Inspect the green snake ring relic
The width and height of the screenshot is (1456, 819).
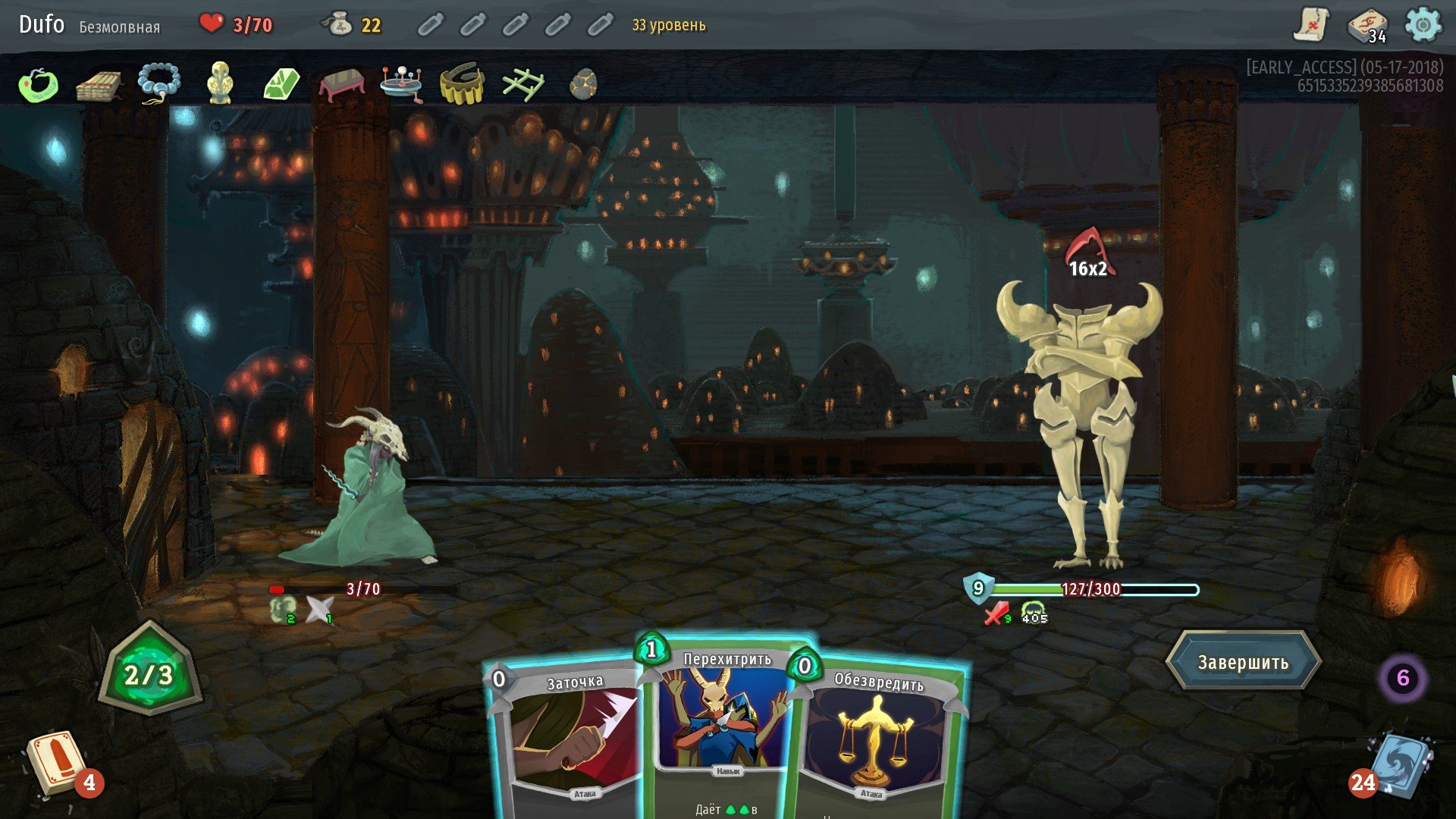tap(39, 84)
